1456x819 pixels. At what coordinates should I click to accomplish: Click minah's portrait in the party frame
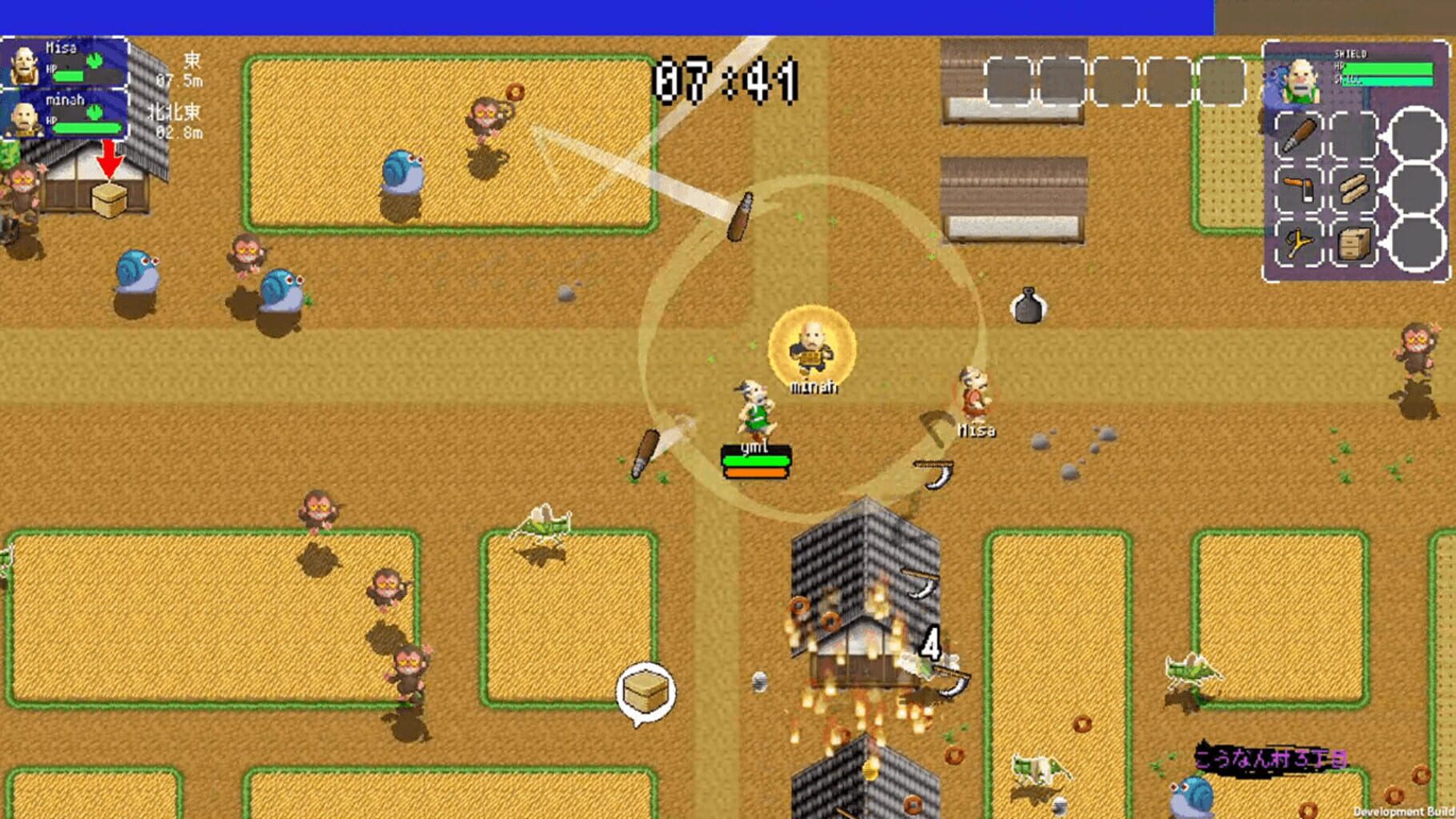coord(26,120)
